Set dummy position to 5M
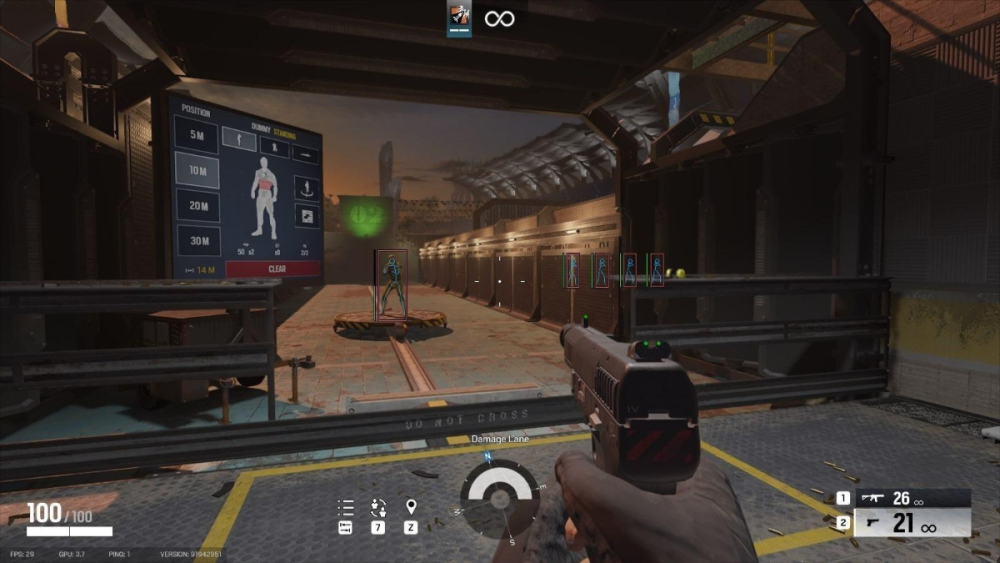The width and height of the screenshot is (1000, 563). 197,137
